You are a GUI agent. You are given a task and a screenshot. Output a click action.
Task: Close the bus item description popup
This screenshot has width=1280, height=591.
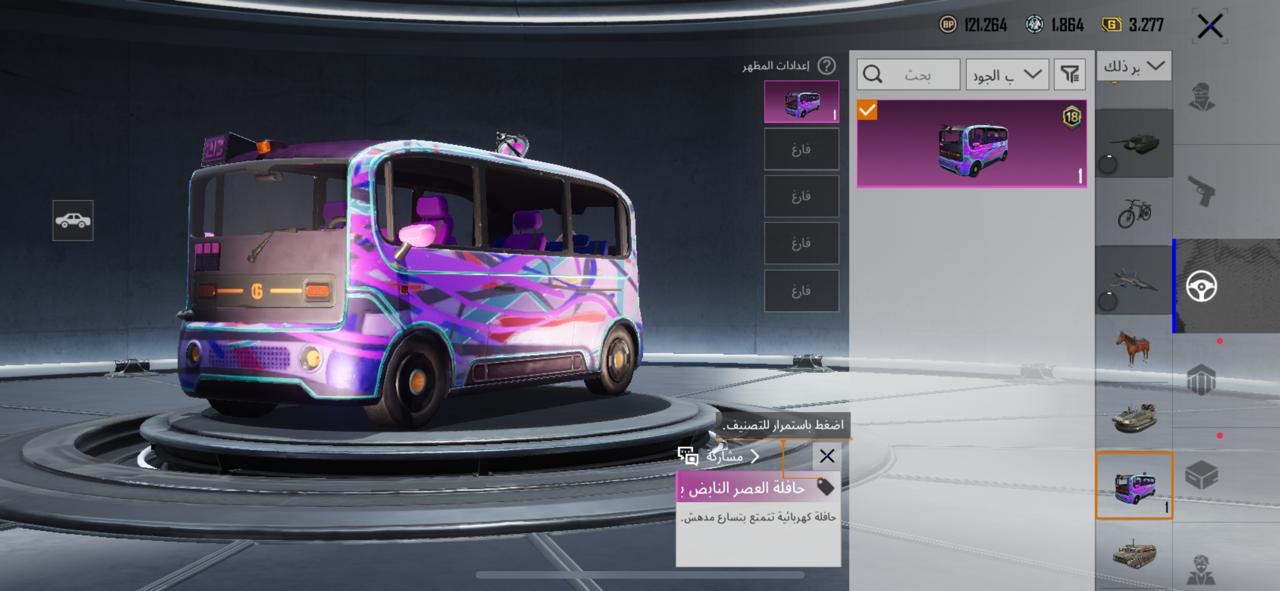[827, 457]
